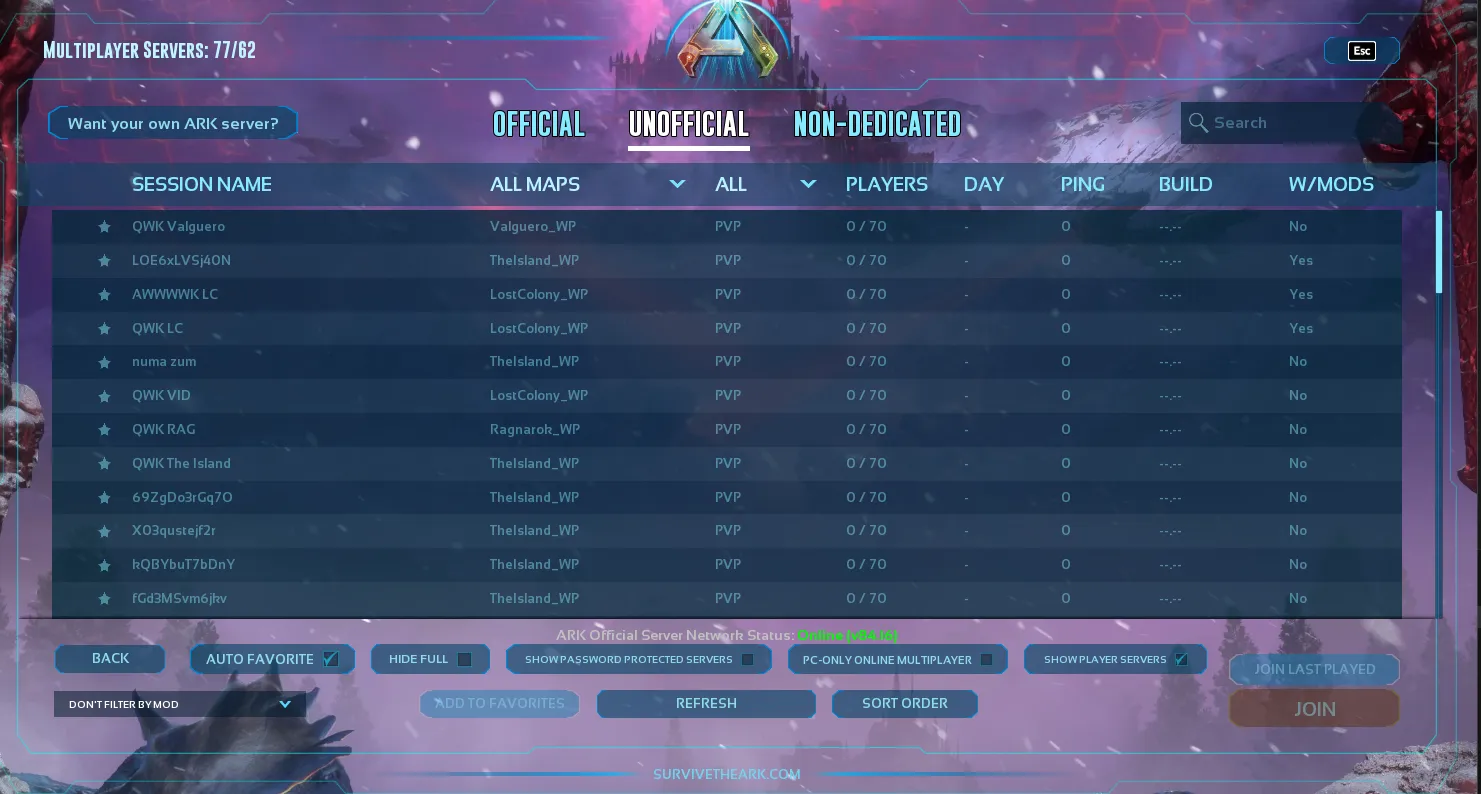Click inside the Search input field

pos(1290,122)
